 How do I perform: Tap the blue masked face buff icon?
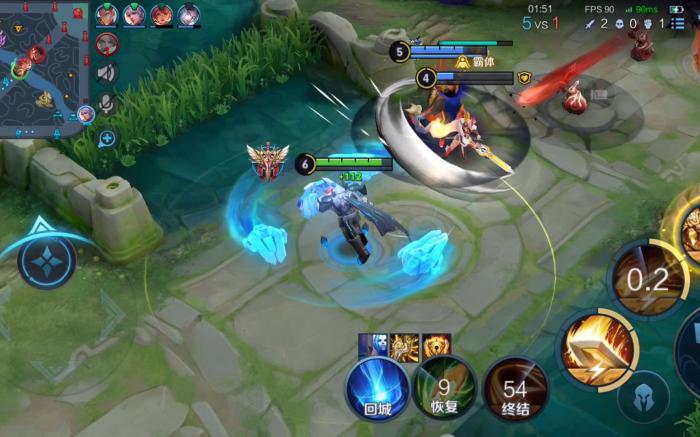click(x=373, y=346)
